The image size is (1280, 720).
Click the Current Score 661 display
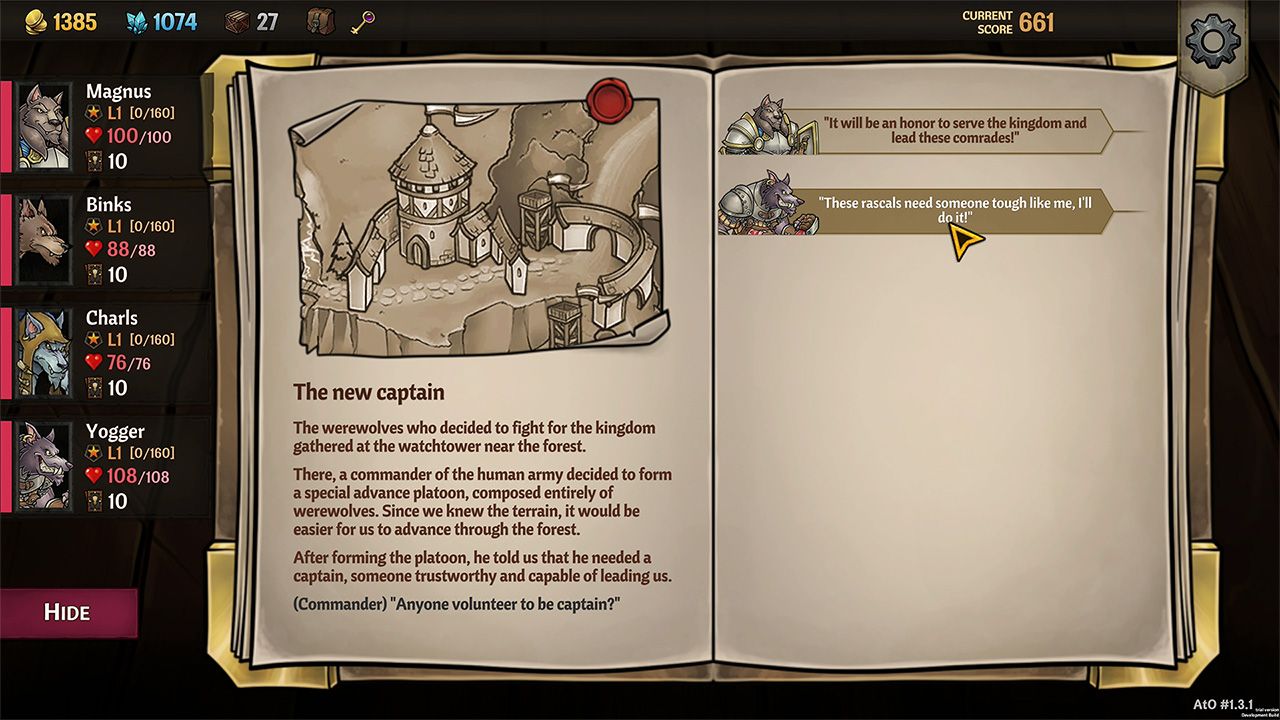pos(1007,20)
